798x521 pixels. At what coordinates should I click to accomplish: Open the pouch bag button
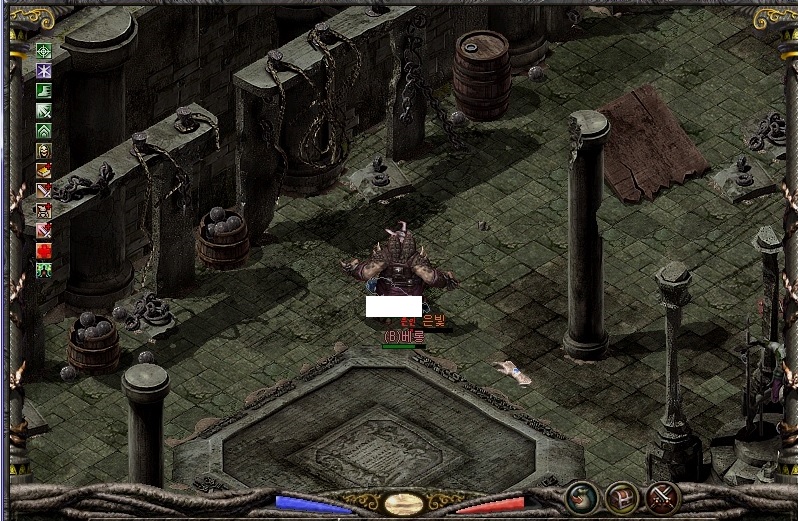pos(582,497)
